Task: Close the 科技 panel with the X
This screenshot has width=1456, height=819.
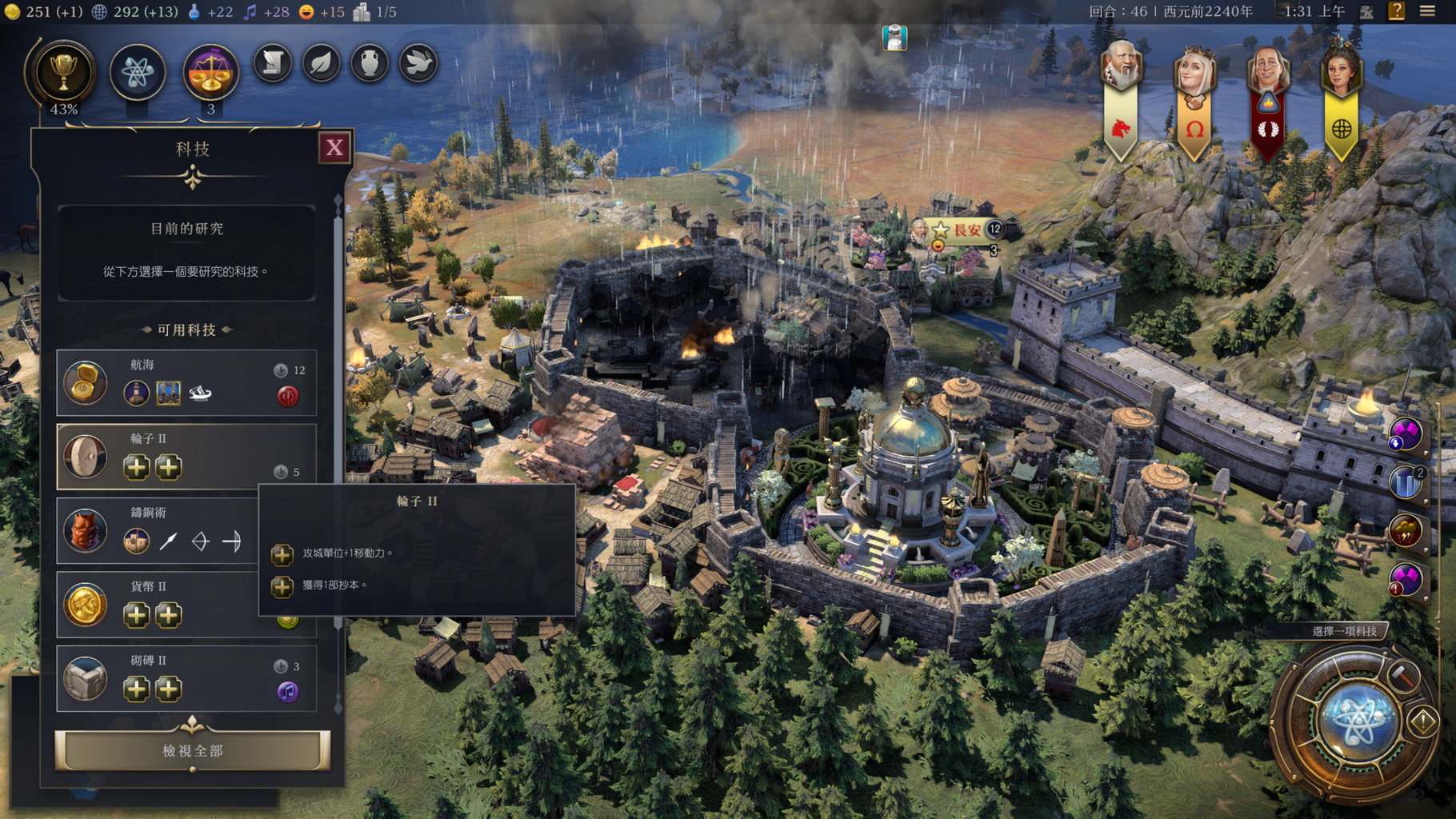Action: coord(334,147)
